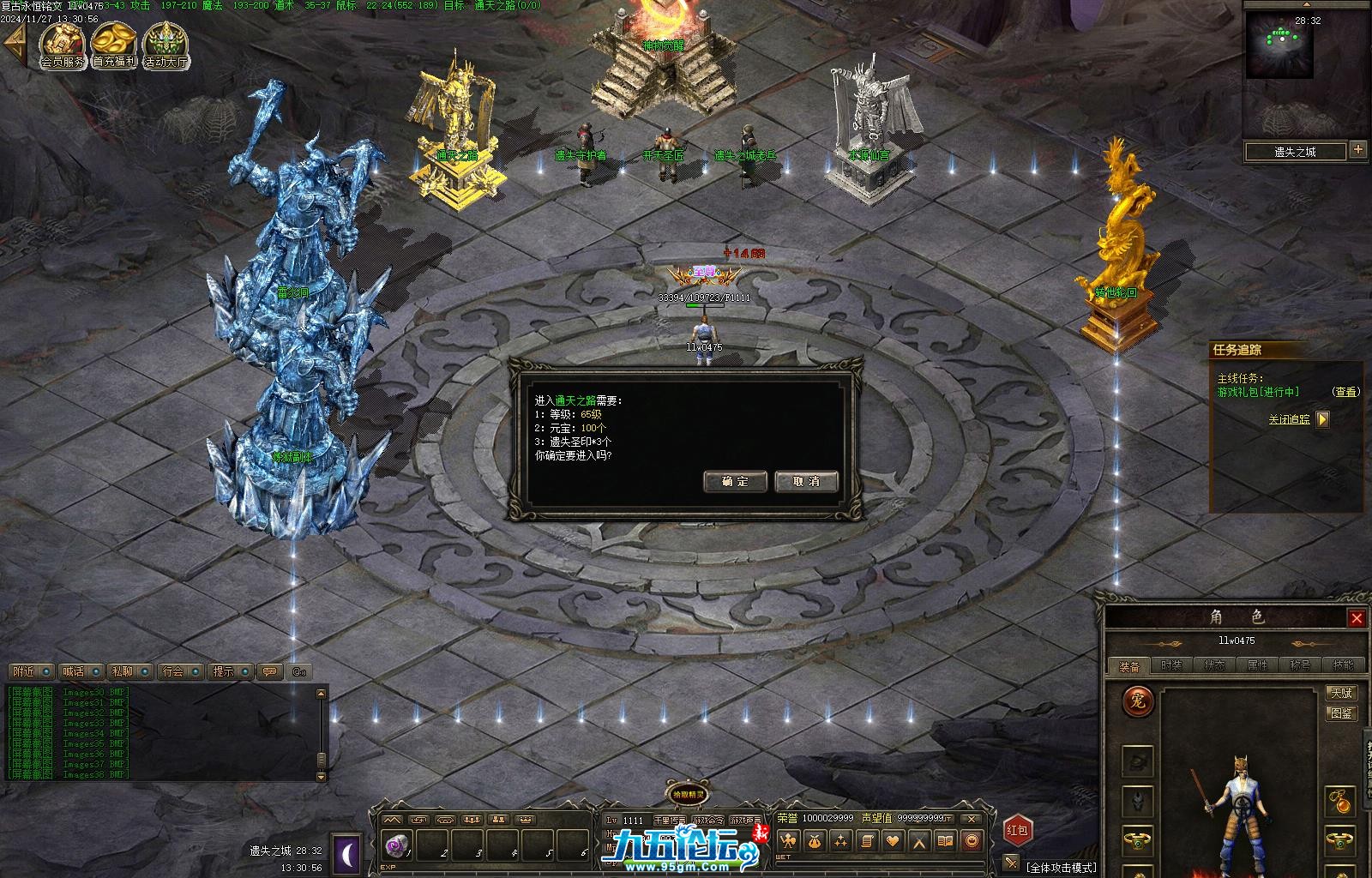The image size is (1372, 878).
Task: Open the 首充福利 gold ingot icon
Action: click(x=114, y=45)
